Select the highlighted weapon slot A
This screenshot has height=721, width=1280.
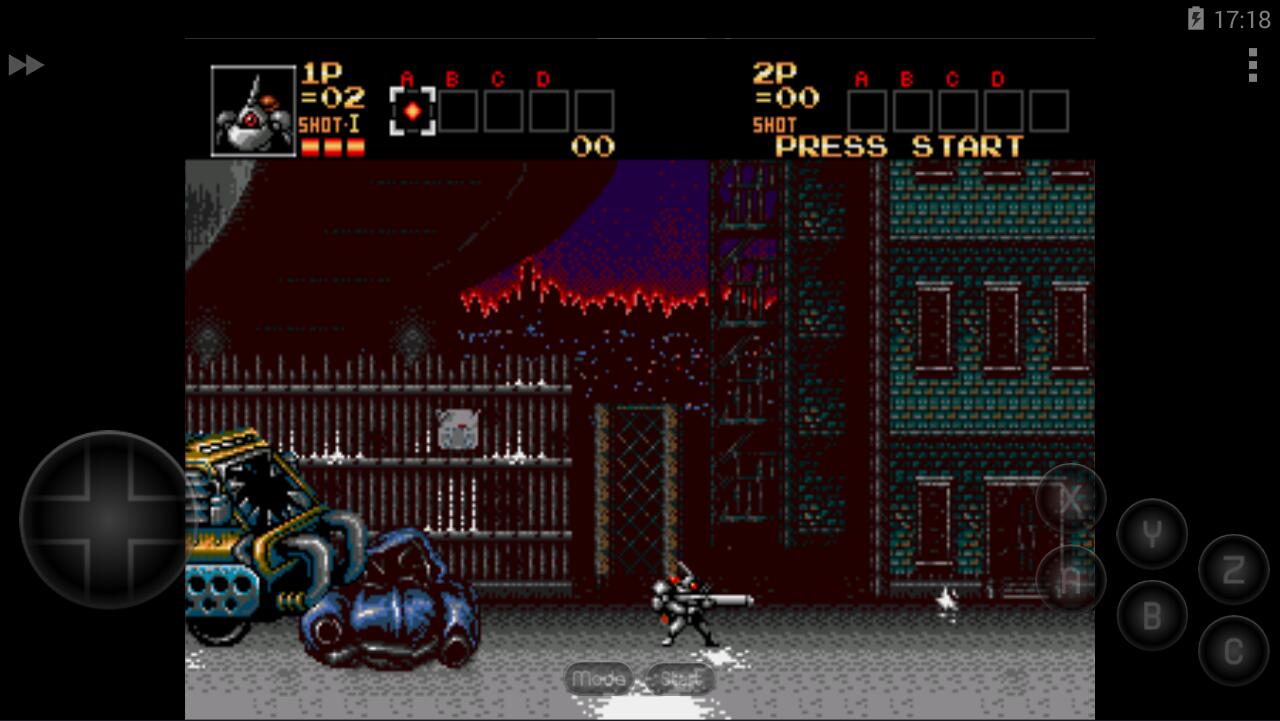tap(412, 111)
